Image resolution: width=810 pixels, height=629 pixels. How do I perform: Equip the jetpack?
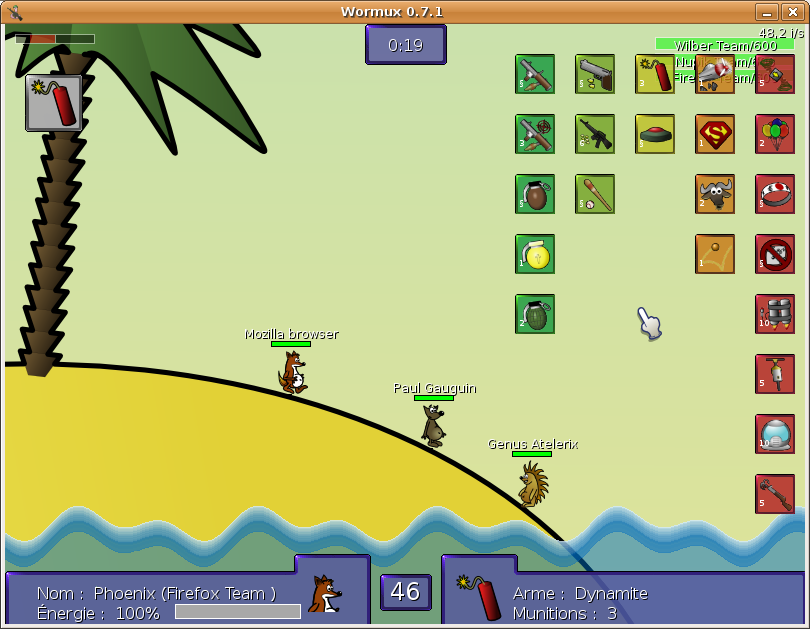tap(775, 314)
